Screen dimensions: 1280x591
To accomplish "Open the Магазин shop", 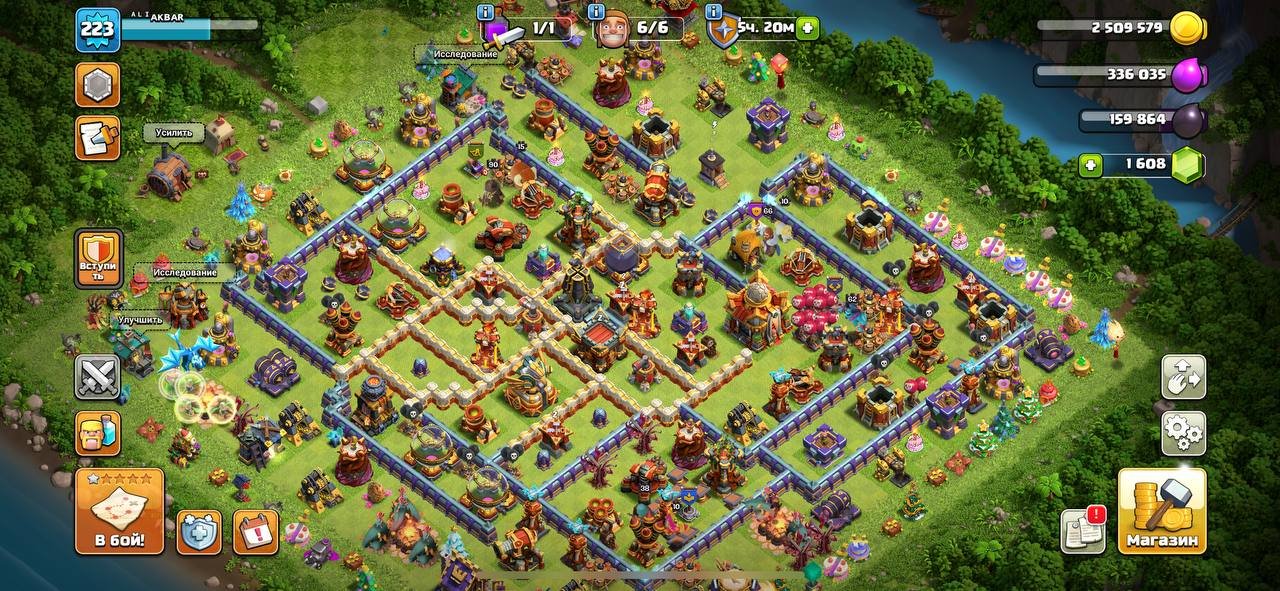I will click(1161, 511).
